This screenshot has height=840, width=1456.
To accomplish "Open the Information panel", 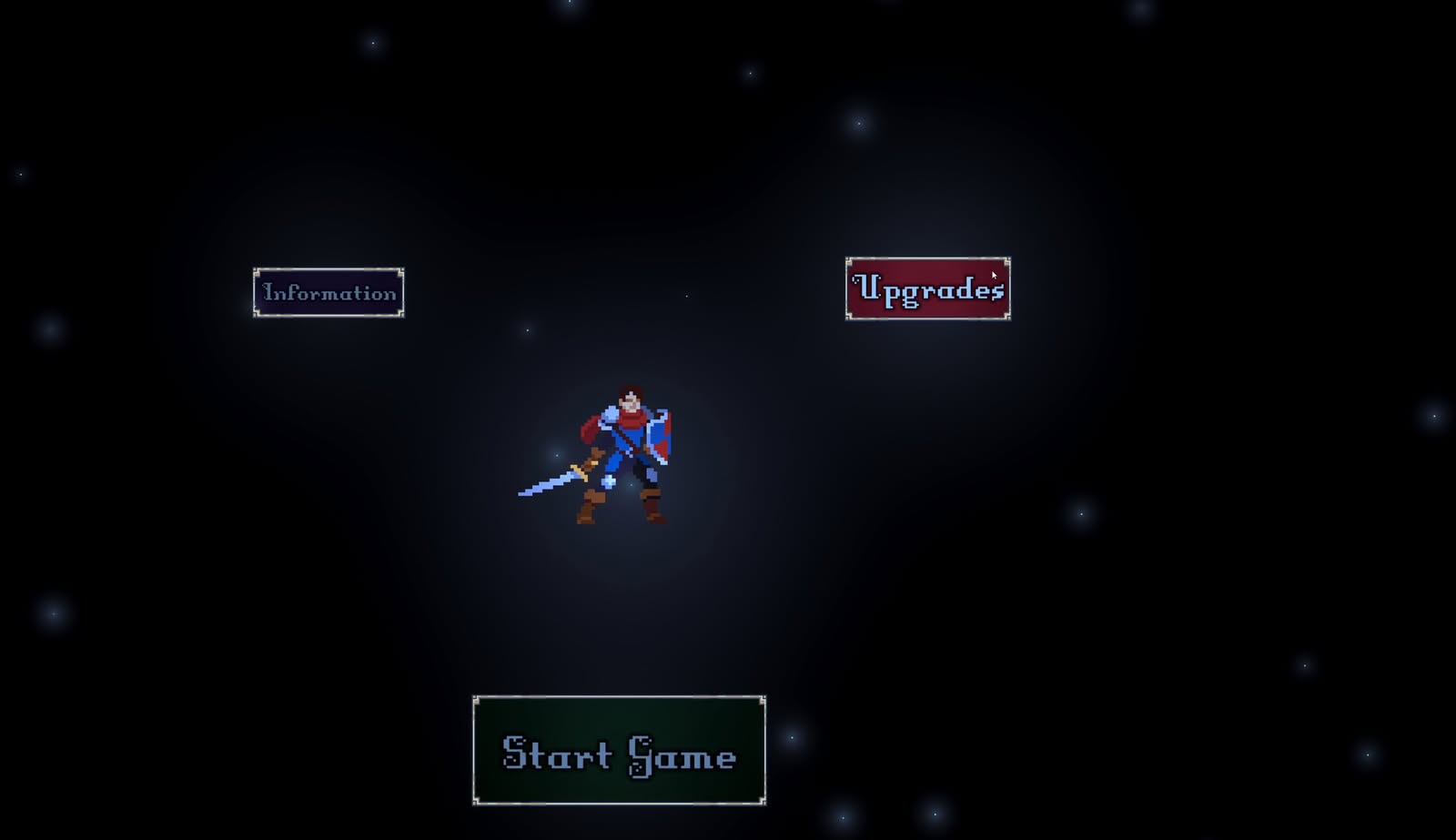I will click(x=329, y=292).
